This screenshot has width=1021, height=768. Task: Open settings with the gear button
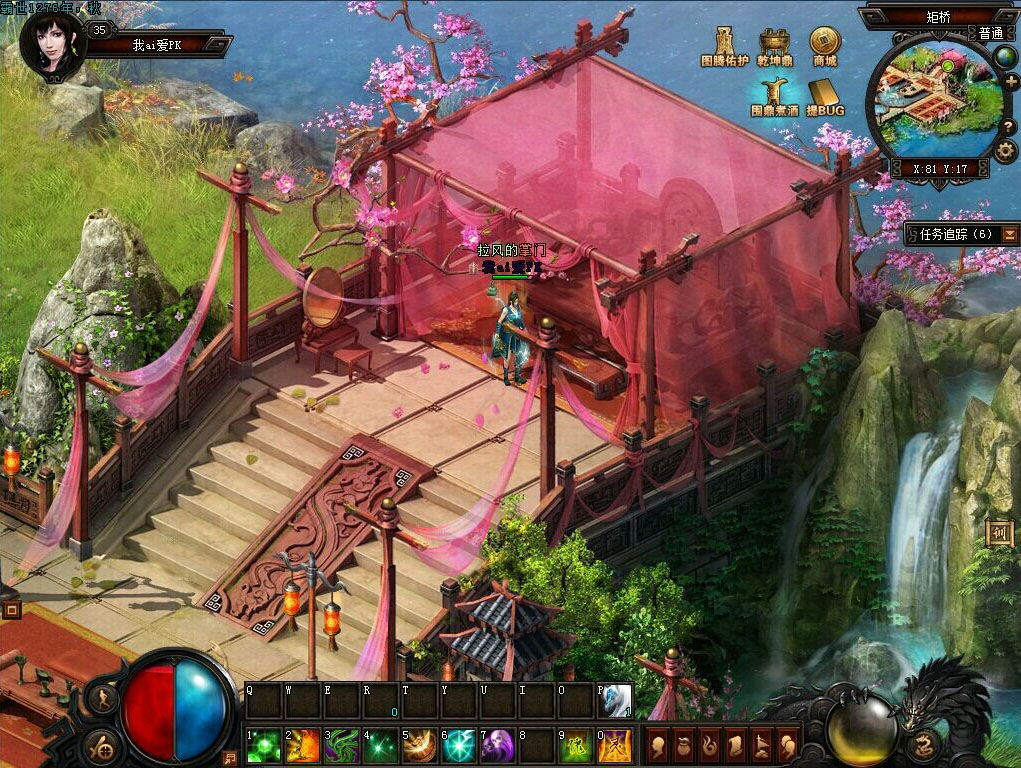tap(1006, 151)
